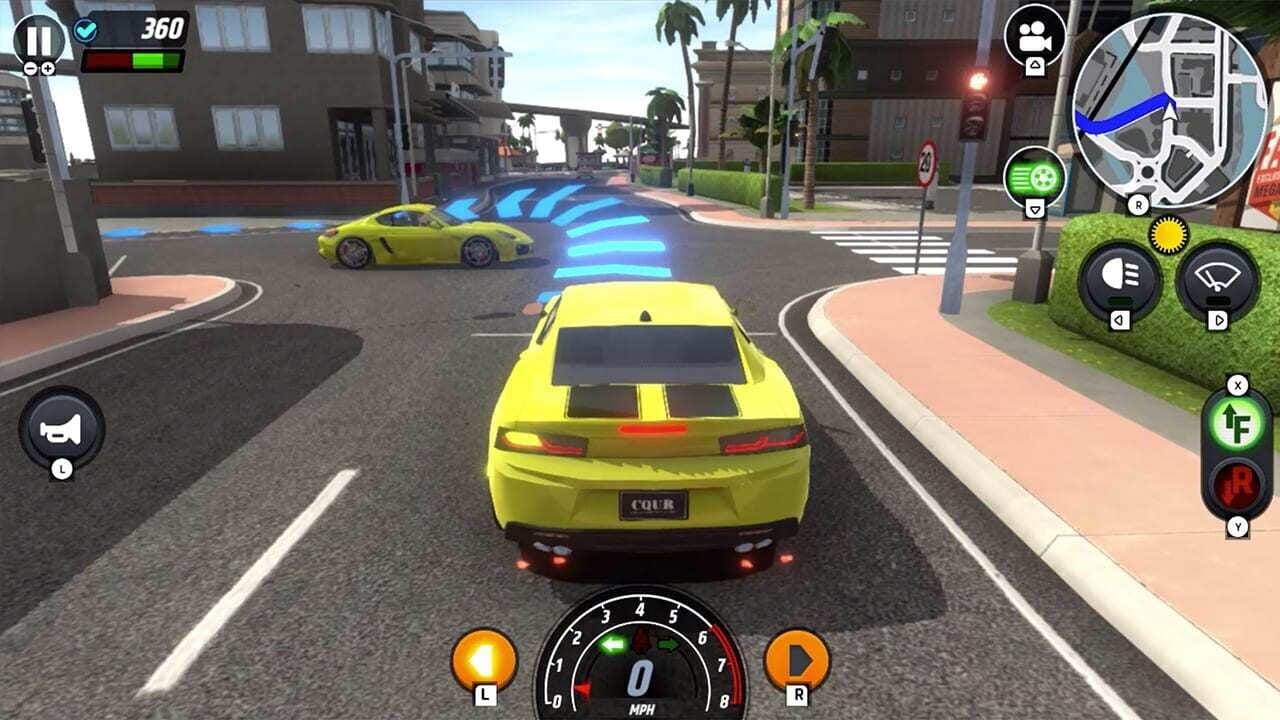The image size is (1280, 720).
Task: Click the plus control under the pause button
Action: (x=48, y=68)
